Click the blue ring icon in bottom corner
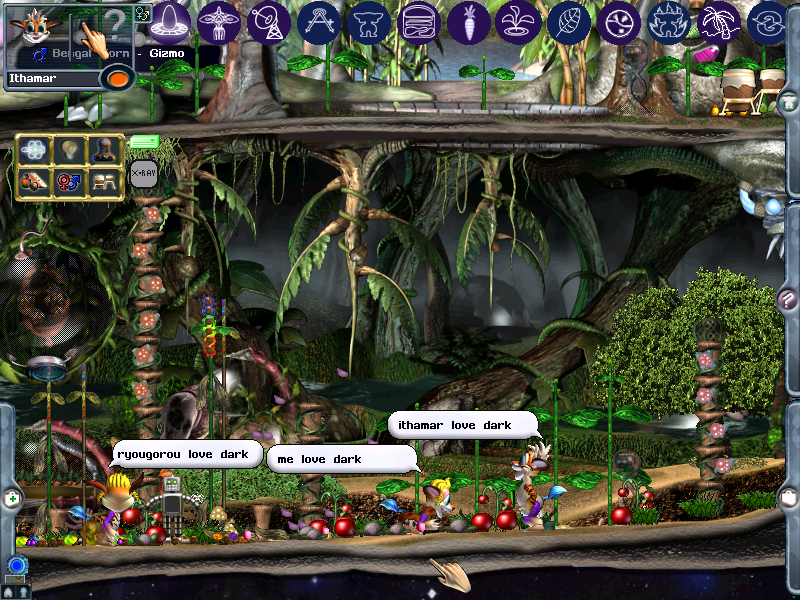Screen dimensions: 800x600 coord(15,567)
